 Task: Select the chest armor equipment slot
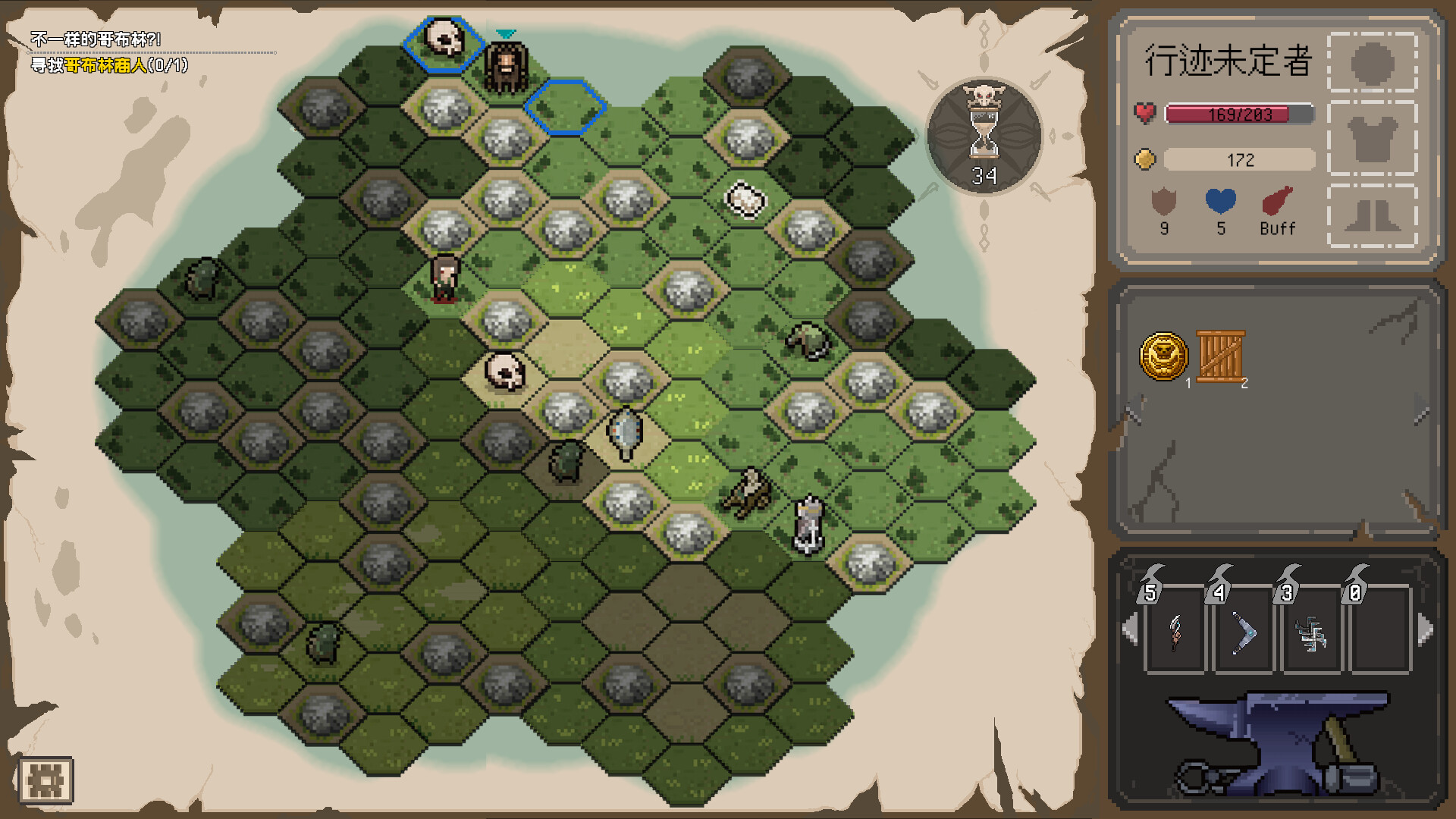click(1372, 139)
